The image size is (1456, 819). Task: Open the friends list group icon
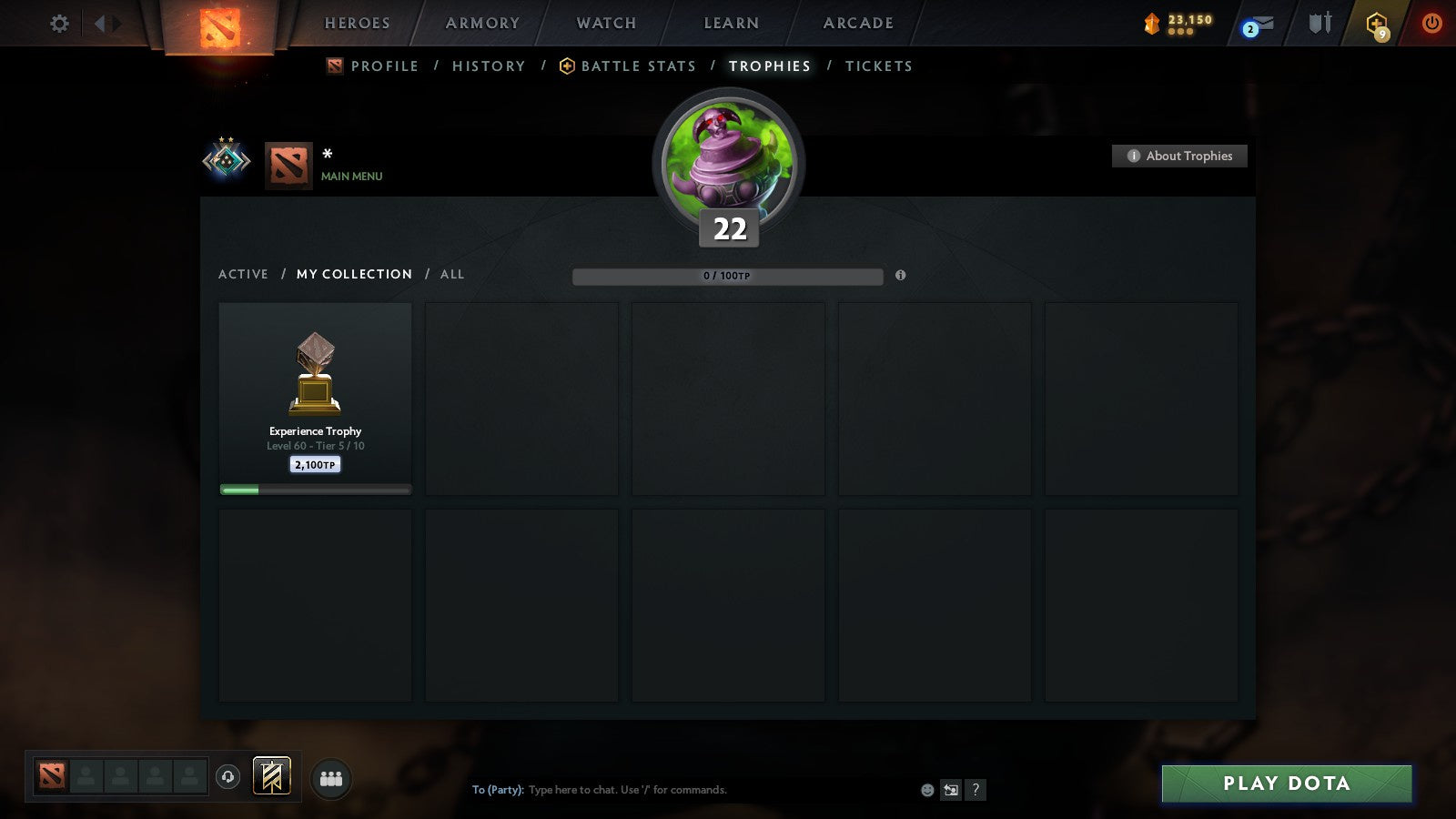coord(331,778)
